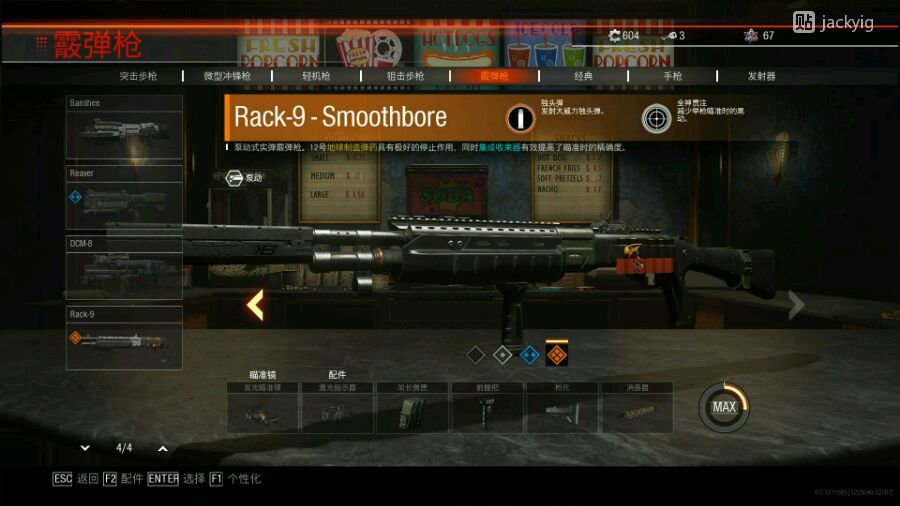Show the 手枪 category
This screenshot has height=506, width=900.
click(672, 76)
